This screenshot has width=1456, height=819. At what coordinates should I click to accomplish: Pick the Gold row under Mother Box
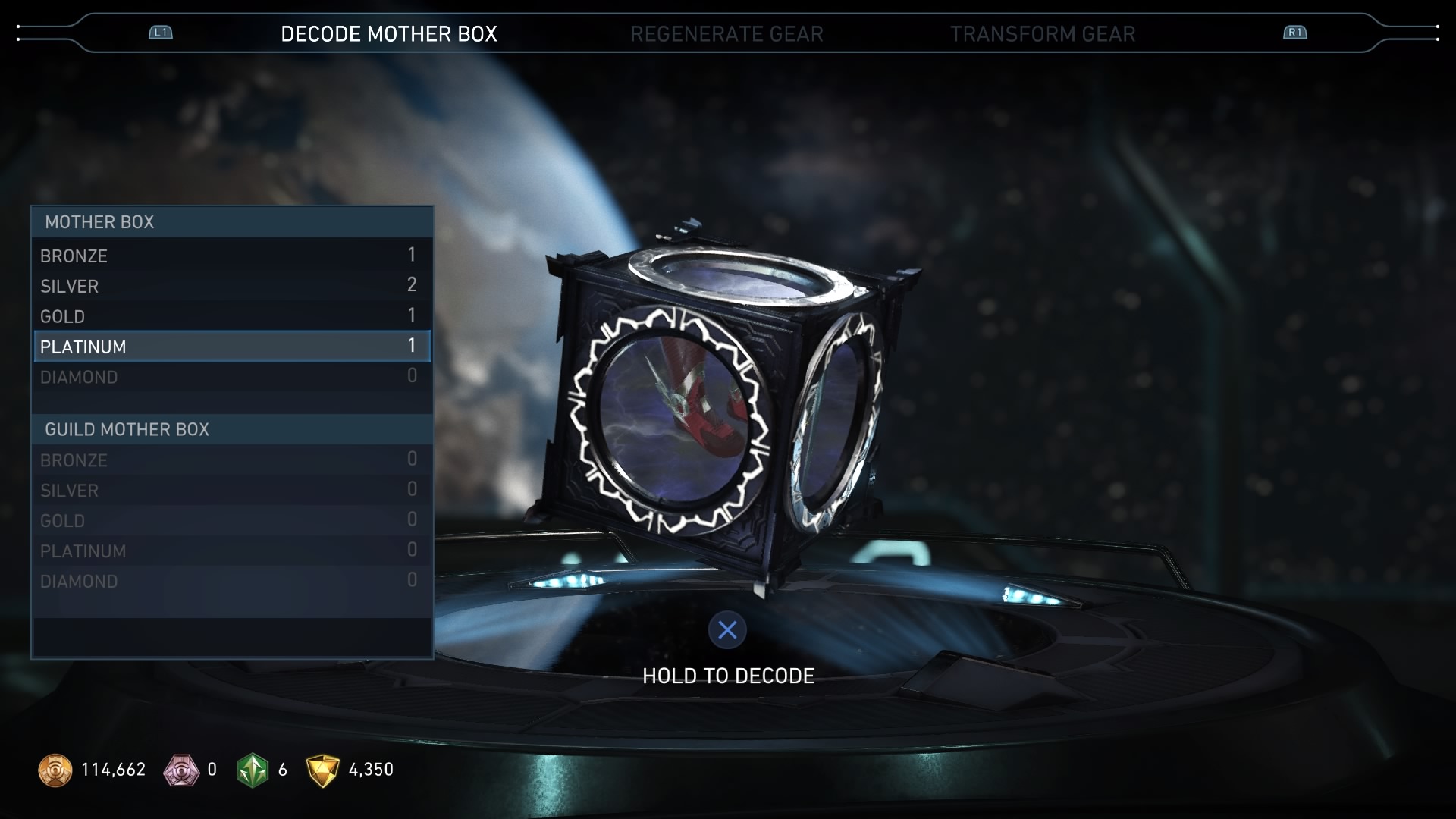[231, 316]
